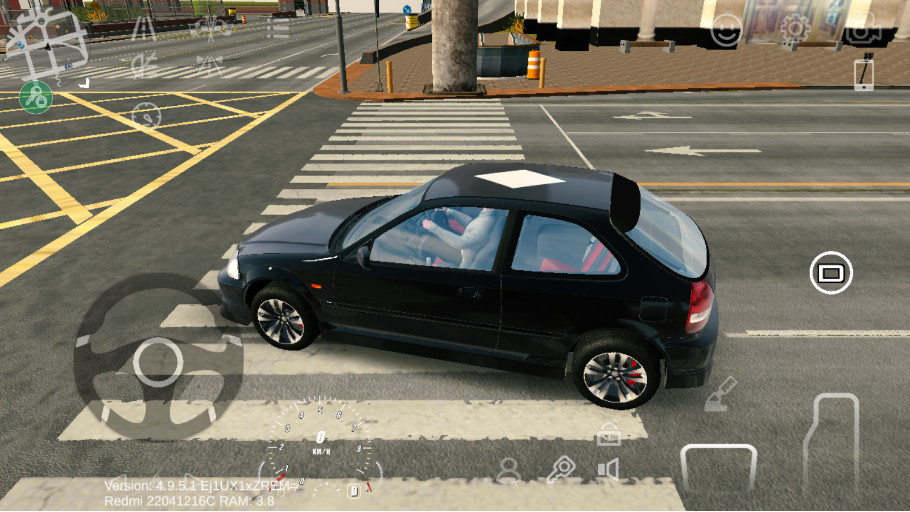Viewport: 910px width, 512px height.
Task: Fasten the seatbelt icon above the pedals
Action: (720, 395)
